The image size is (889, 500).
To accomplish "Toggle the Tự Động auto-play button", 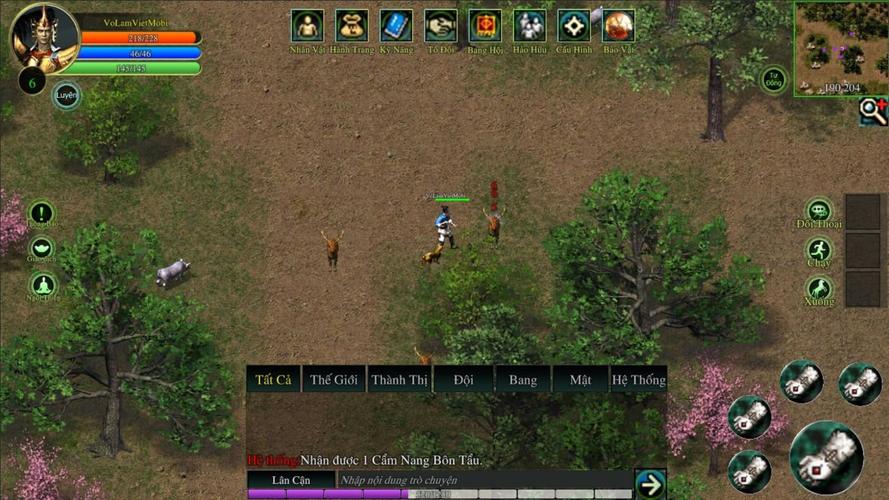I will point(773,80).
